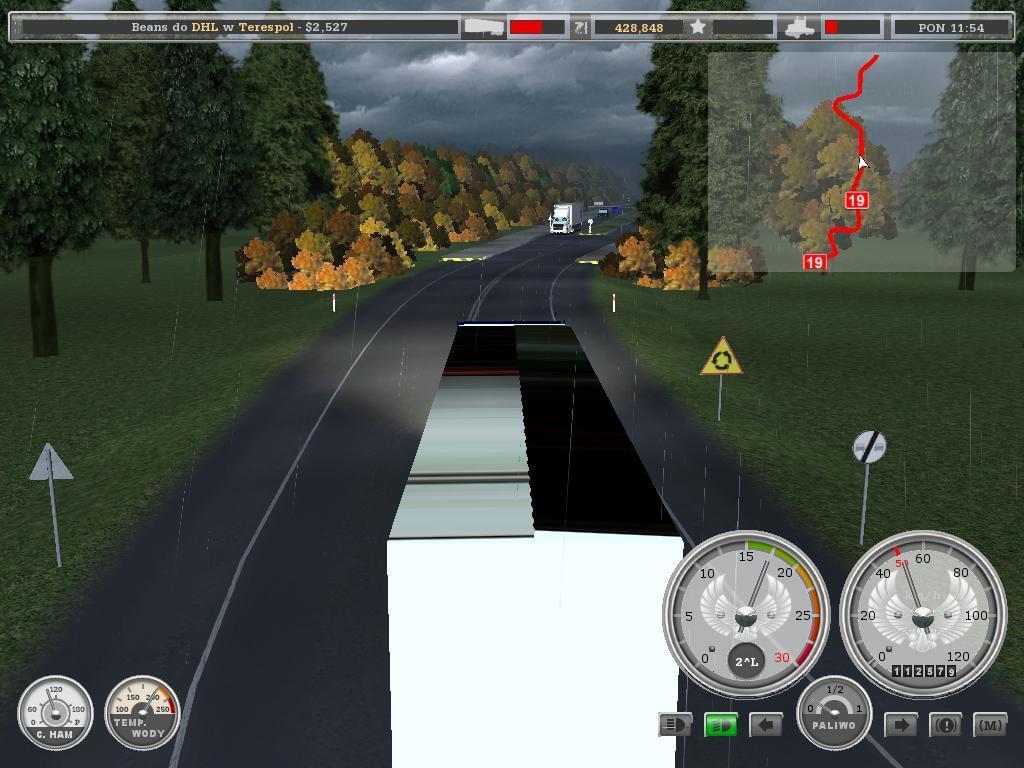Toggle the high beam headlights button
1024x768 pixels.
coord(675,724)
